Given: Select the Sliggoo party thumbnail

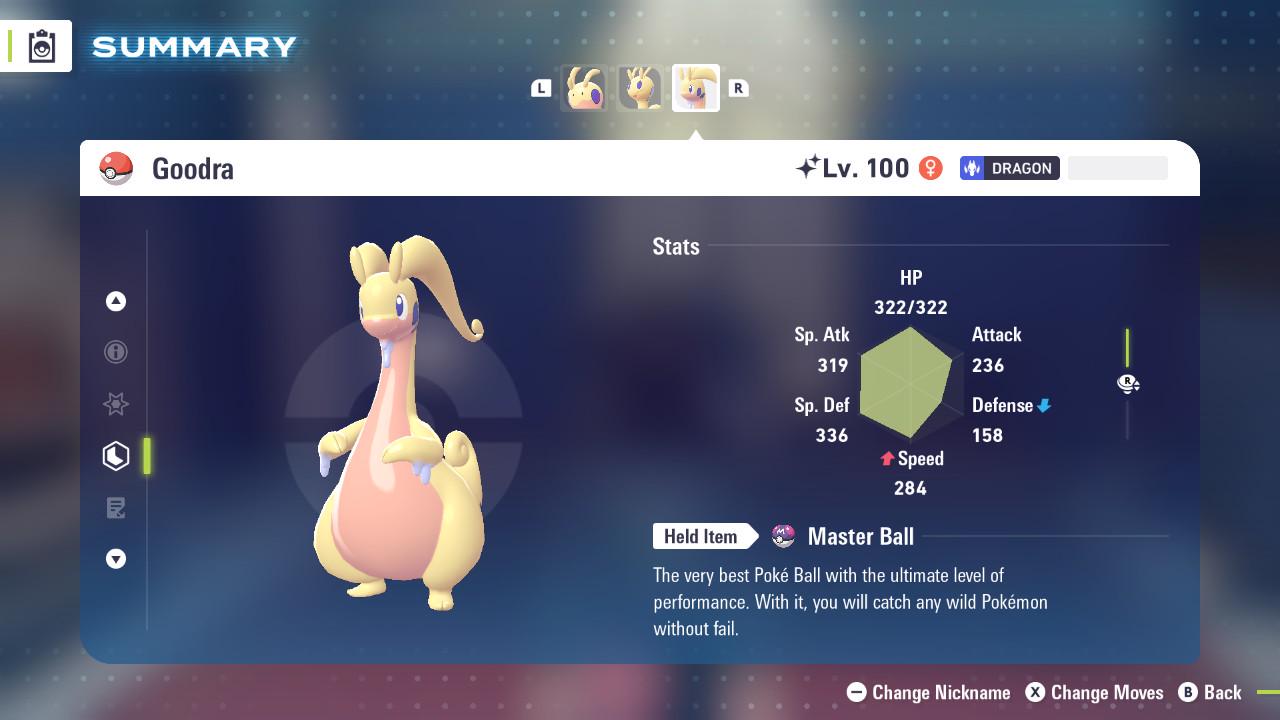Looking at the screenshot, I should pos(640,88).
